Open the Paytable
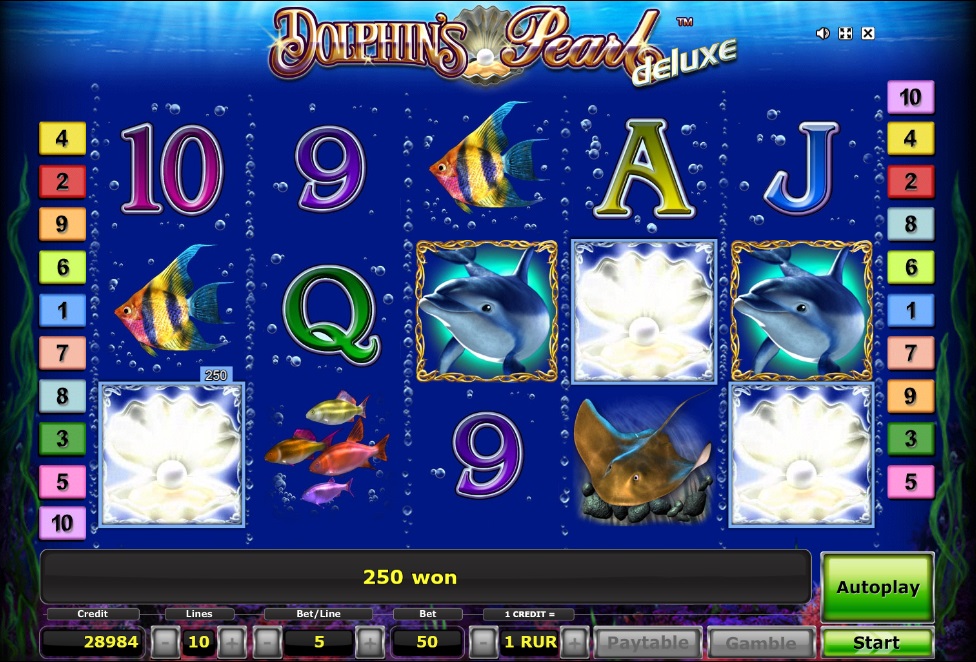This screenshot has height=662, width=976. tap(649, 642)
